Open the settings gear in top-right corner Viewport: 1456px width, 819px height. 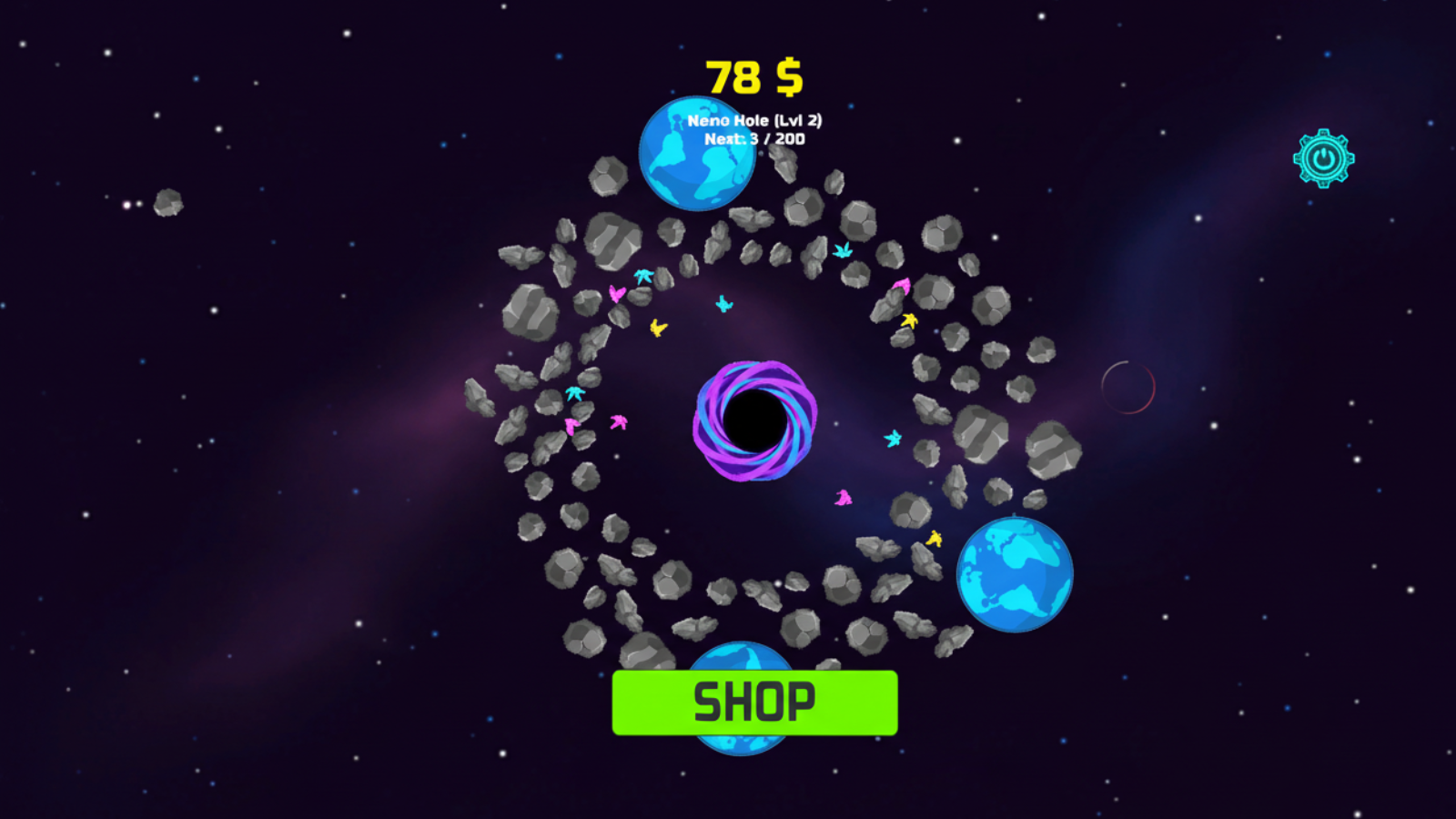tap(1322, 157)
